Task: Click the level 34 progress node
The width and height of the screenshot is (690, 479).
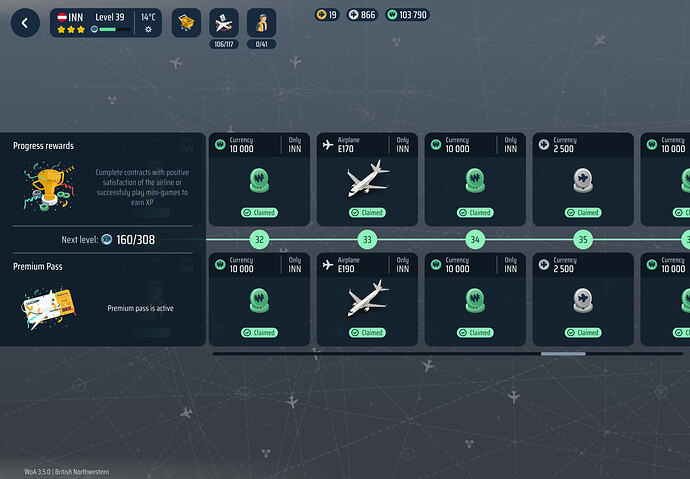Action: click(475, 240)
